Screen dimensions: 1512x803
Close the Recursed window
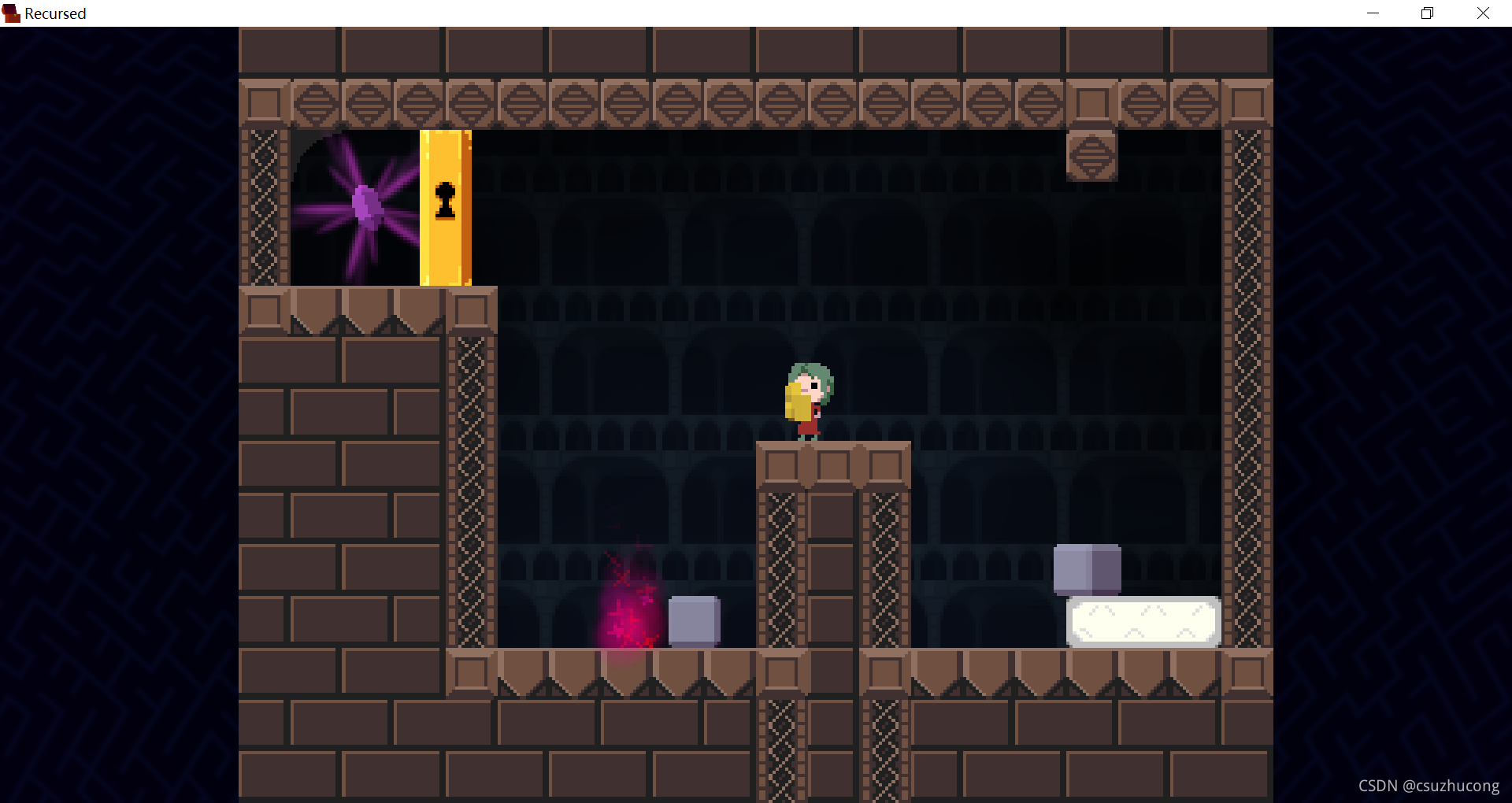coord(1483,13)
